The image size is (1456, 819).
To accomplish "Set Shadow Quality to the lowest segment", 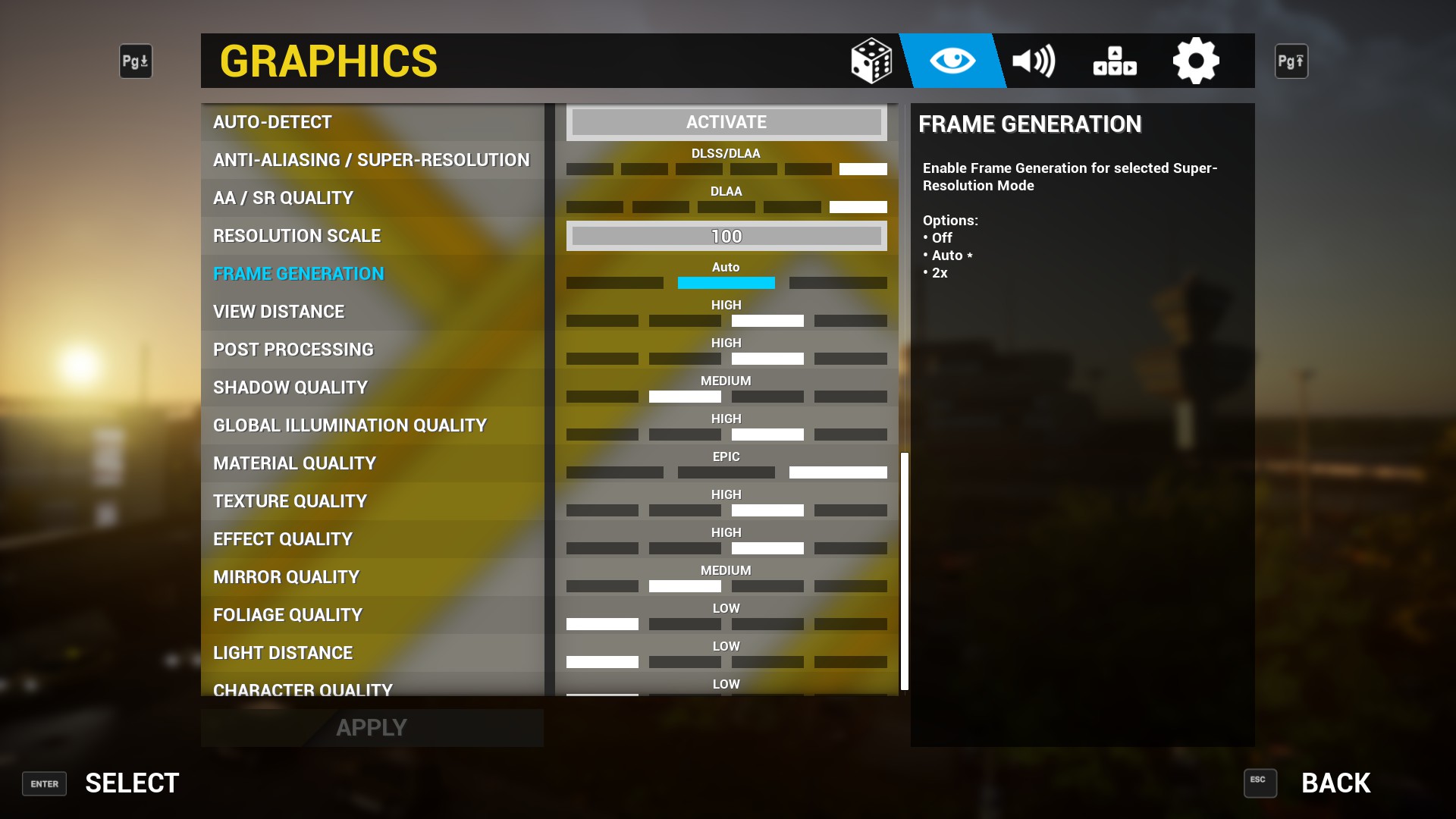I will coord(602,397).
